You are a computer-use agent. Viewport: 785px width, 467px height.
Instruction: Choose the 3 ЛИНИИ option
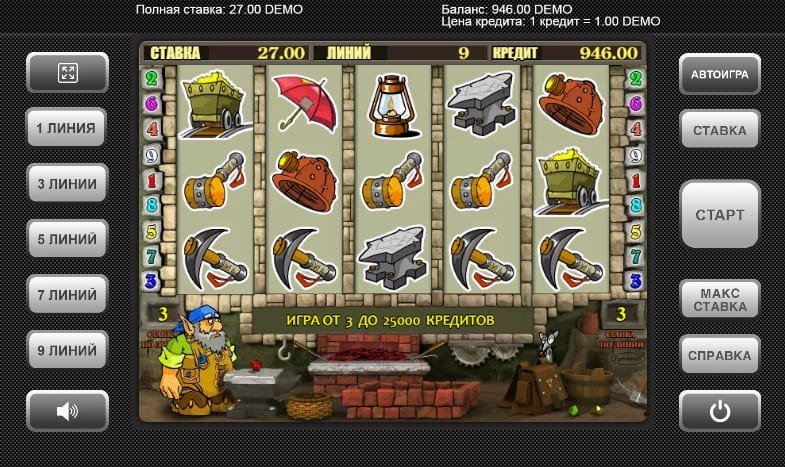(67, 184)
